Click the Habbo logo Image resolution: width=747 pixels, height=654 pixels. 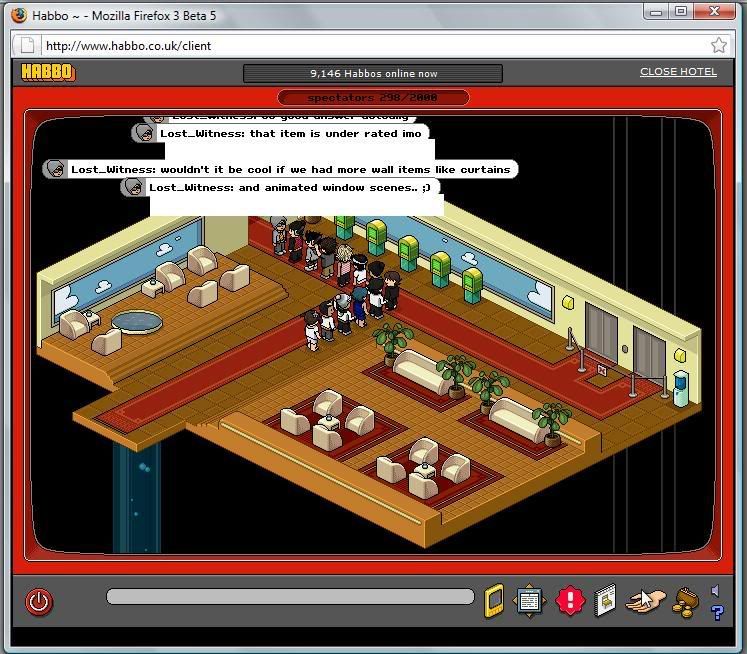click(x=48, y=72)
